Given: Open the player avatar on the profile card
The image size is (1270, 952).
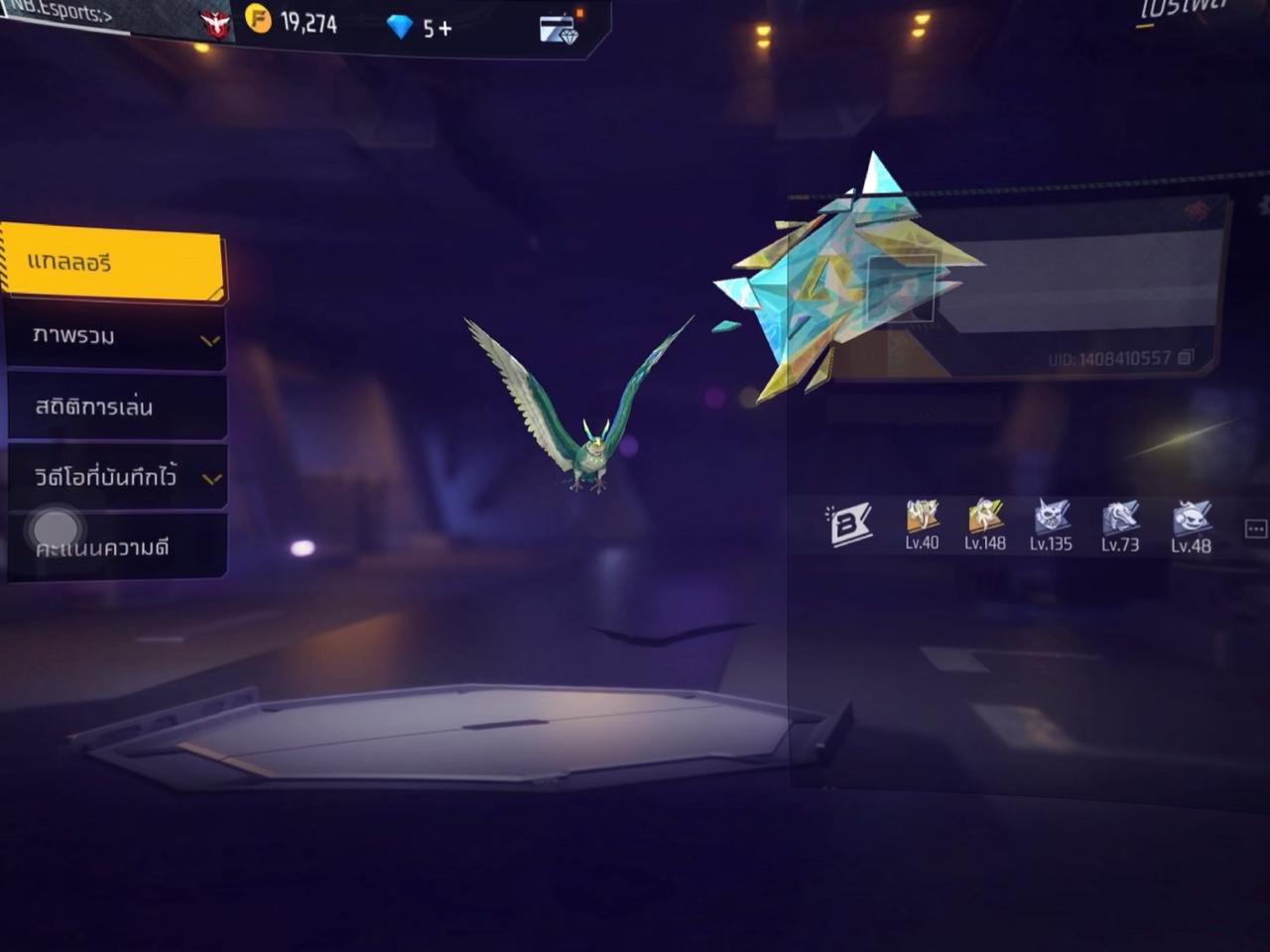Looking at the screenshot, I should point(901,289).
